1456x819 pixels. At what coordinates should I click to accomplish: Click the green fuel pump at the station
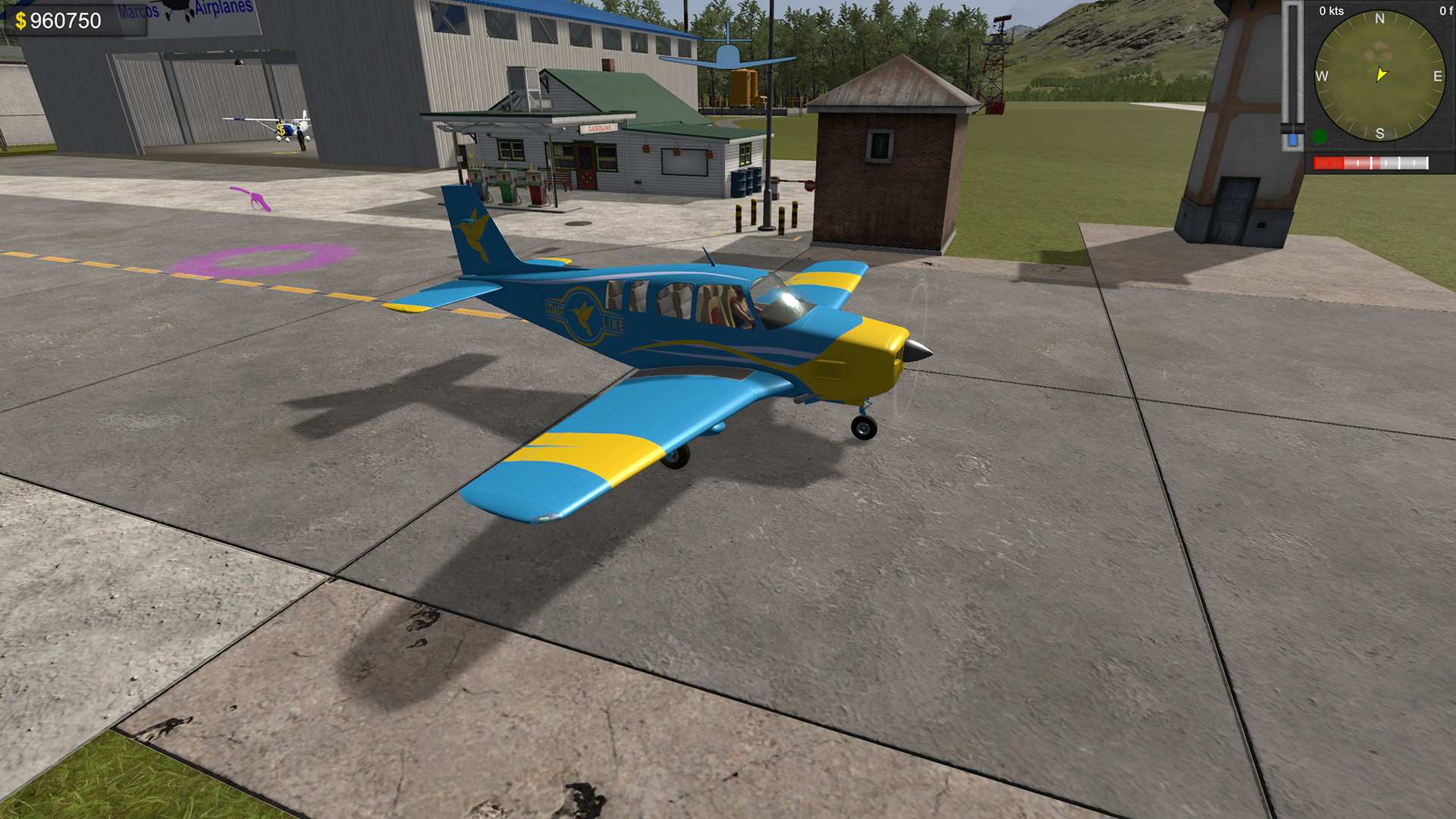[x=507, y=190]
